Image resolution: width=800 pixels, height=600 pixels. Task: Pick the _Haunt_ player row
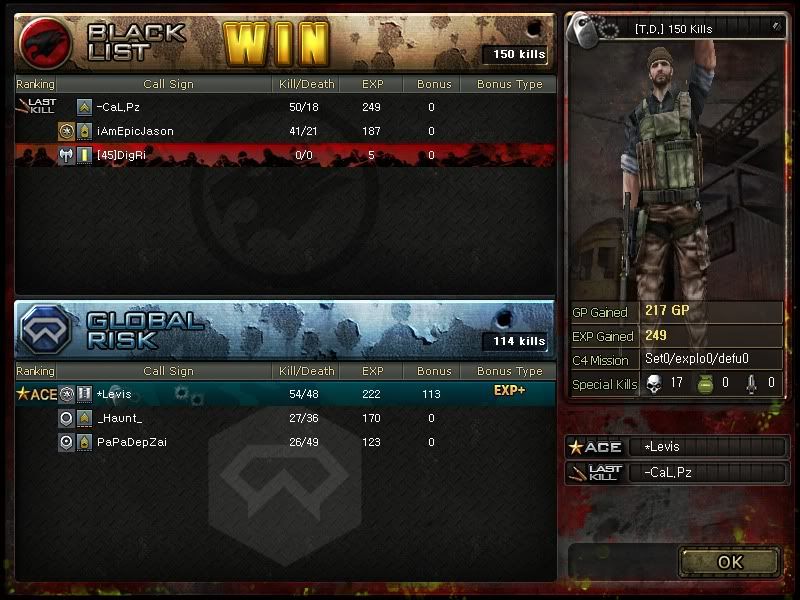tap(285, 418)
